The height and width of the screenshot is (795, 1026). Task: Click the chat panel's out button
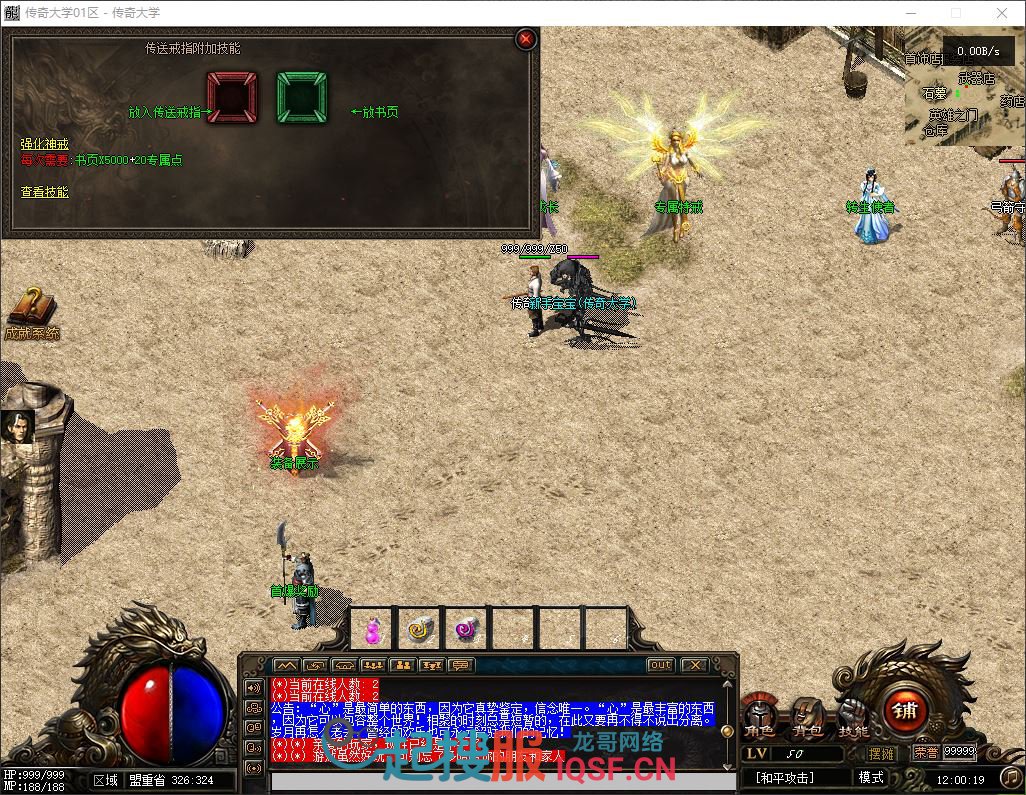660,665
